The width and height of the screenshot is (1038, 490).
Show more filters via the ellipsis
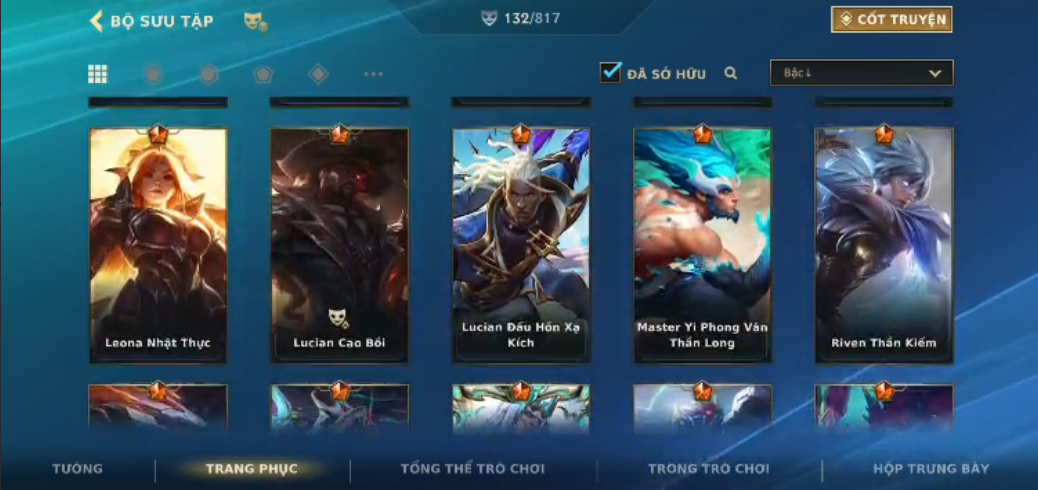[373, 74]
